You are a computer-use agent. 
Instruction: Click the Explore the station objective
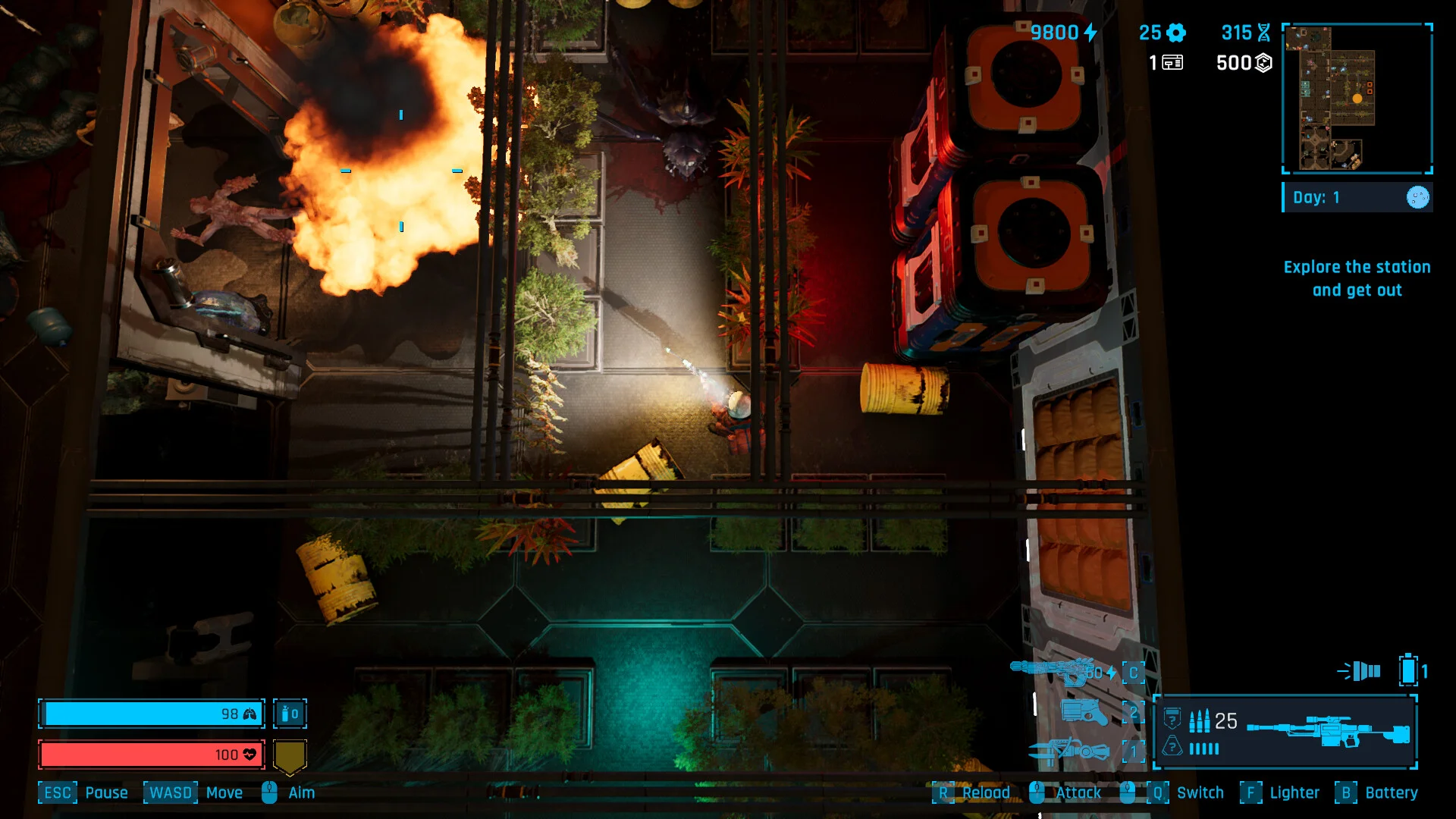pyautogui.click(x=1357, y=278)
